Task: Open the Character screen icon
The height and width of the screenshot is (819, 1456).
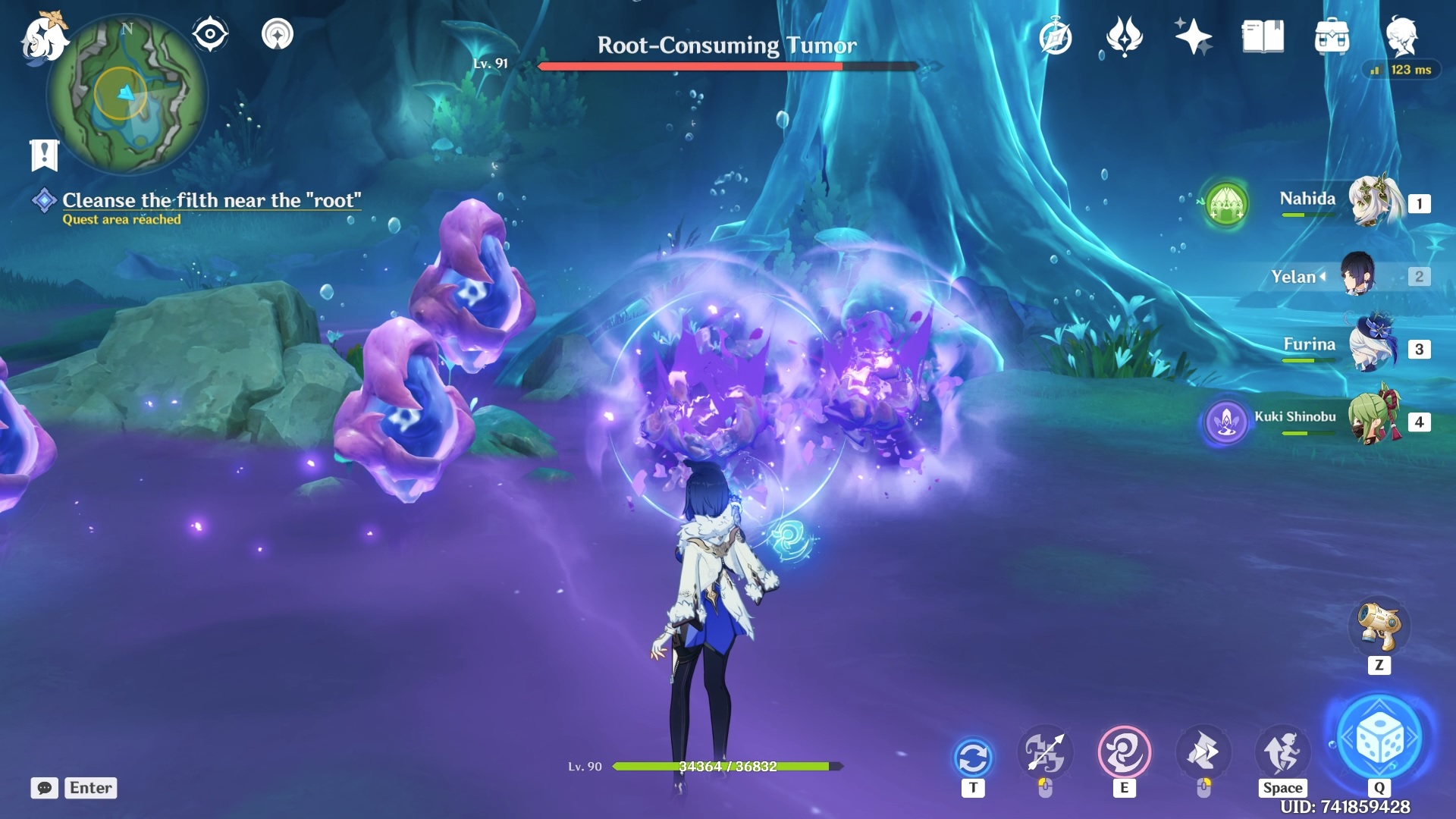Action: [x=1404, y=36]
